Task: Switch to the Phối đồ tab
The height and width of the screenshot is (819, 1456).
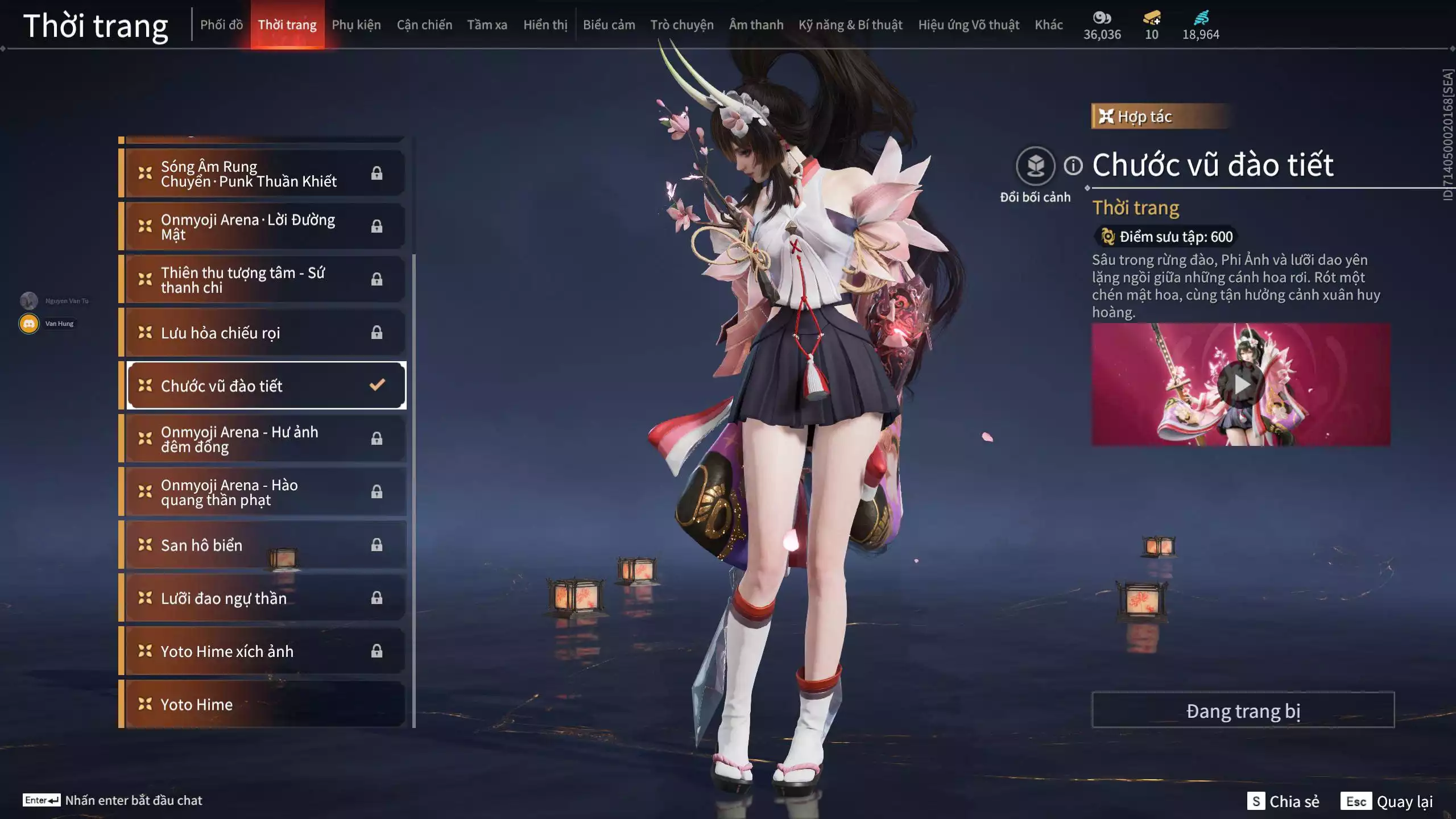Action: [x=221, y=25]
